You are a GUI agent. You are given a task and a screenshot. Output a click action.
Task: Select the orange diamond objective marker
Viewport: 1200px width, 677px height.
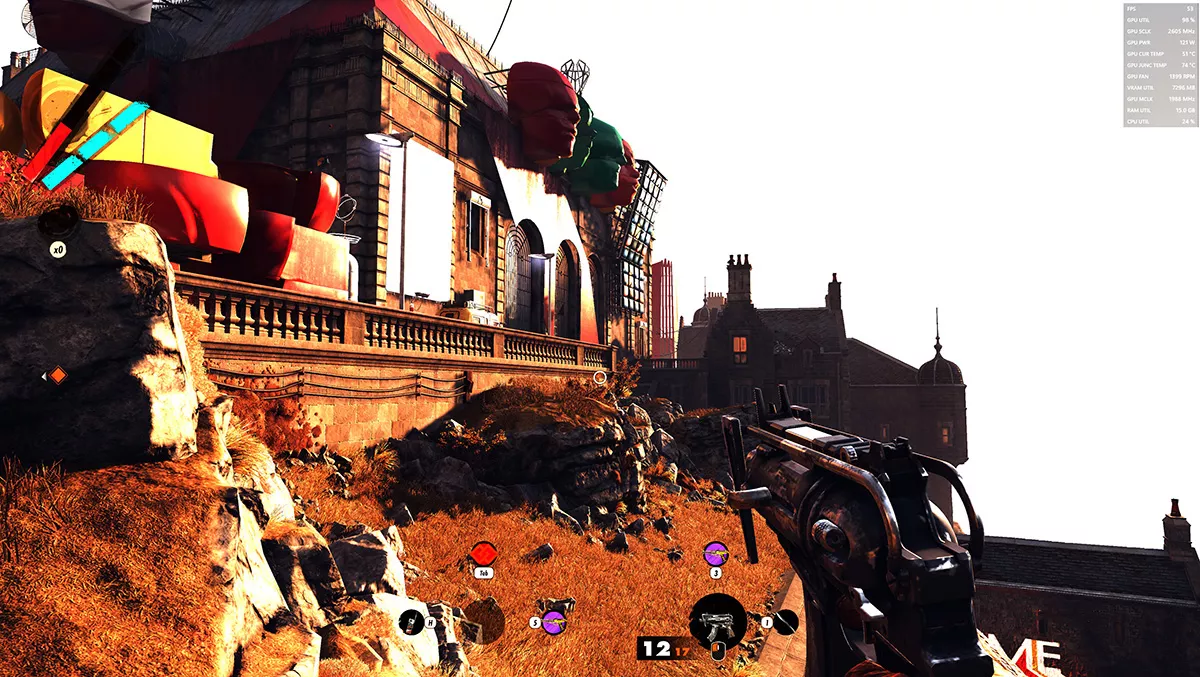click(x=58, y=375)
